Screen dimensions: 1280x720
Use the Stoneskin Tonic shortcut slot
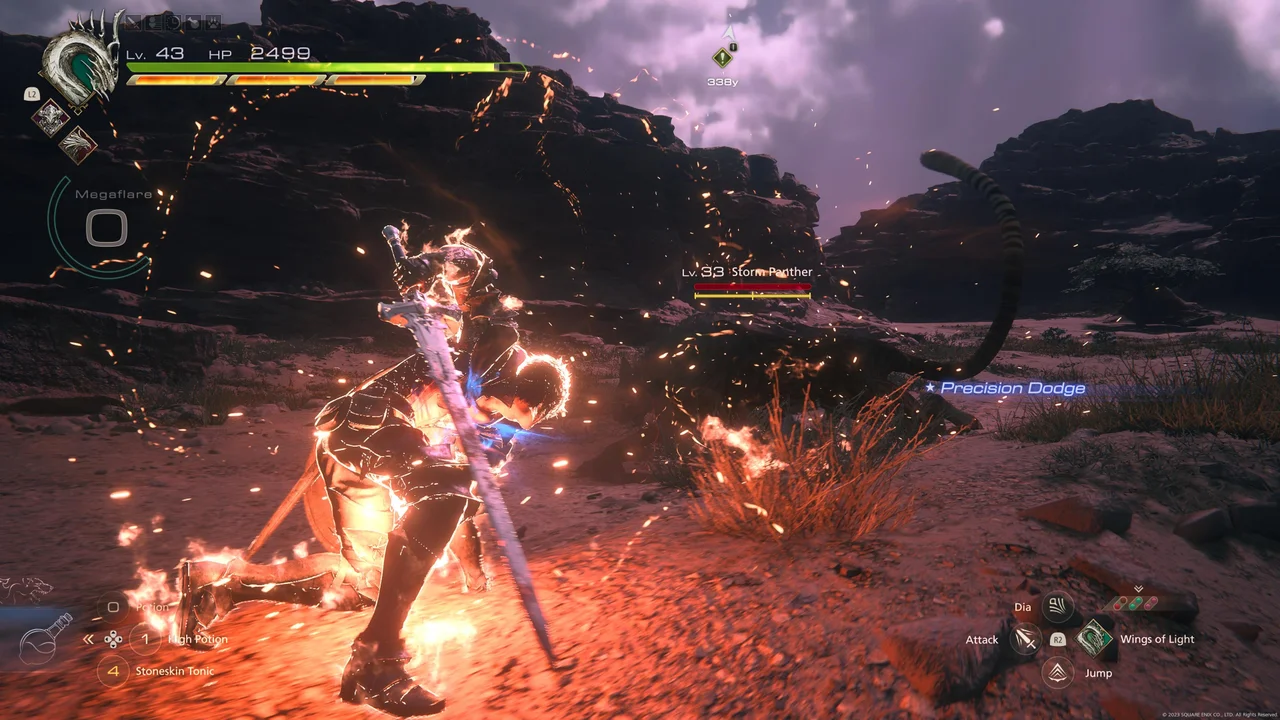click(113, 671)
